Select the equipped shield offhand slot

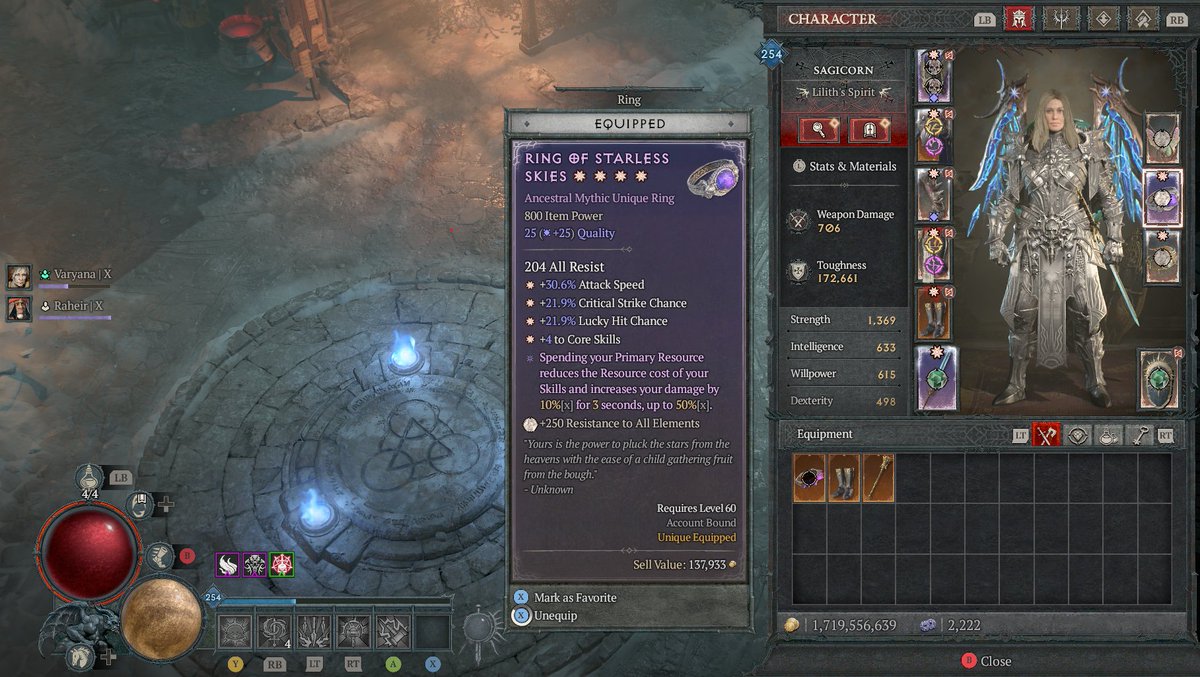(x=1159, y=379)
